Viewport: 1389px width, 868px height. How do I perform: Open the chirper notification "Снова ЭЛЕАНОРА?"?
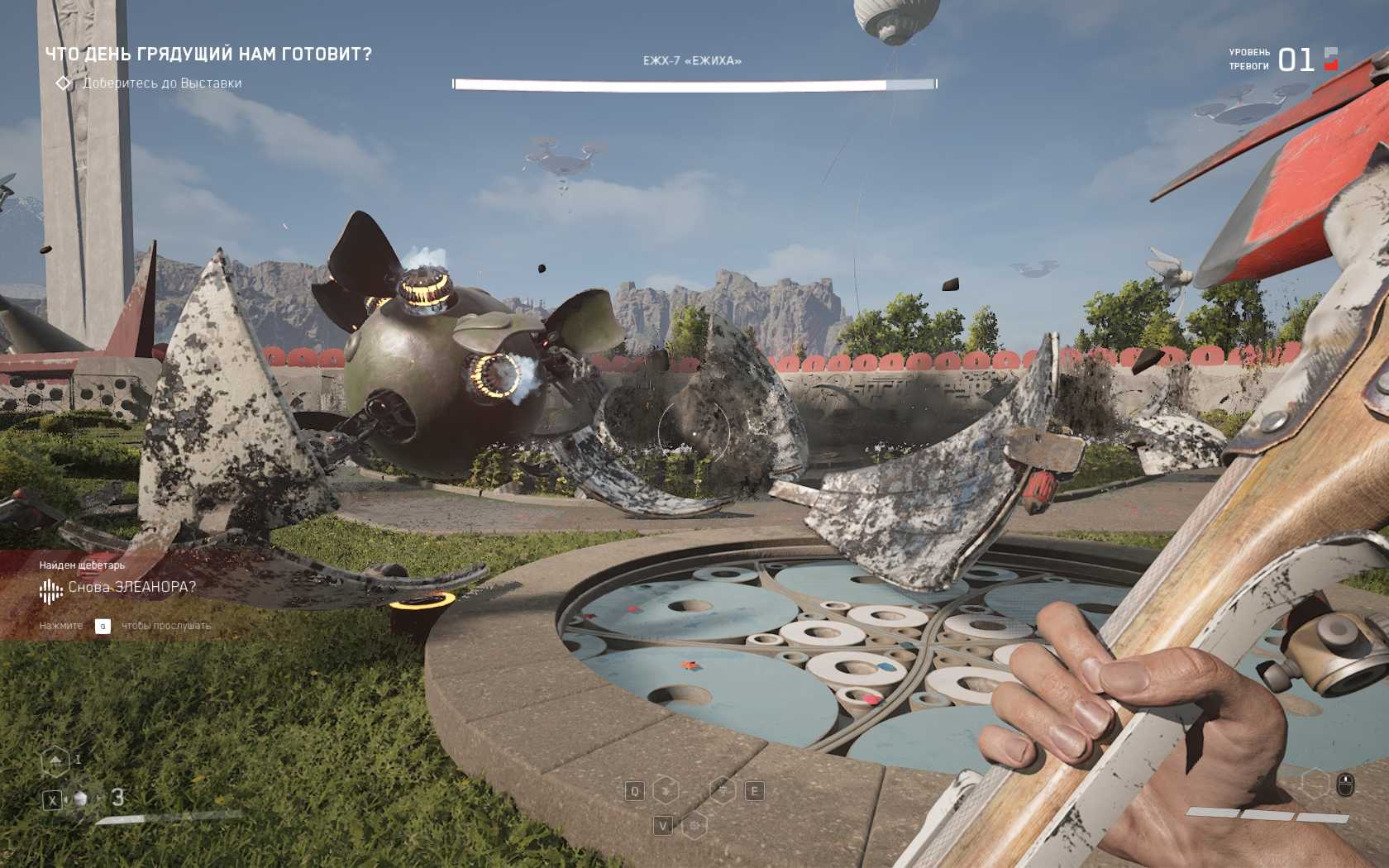click(x=132, y=588)
